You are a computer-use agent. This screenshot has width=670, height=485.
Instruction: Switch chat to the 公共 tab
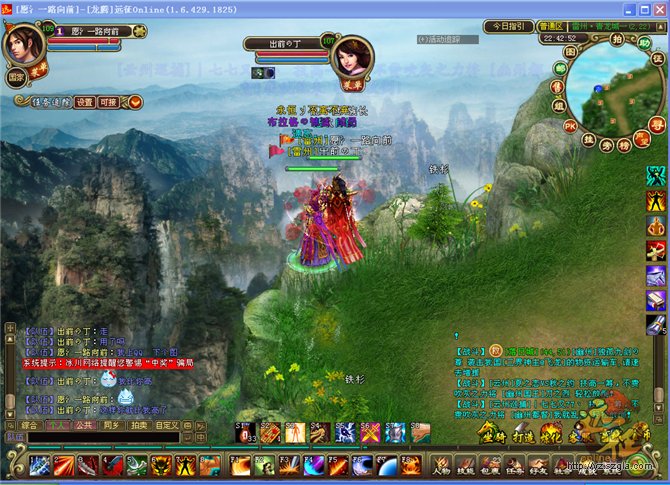tap(85, 425)
